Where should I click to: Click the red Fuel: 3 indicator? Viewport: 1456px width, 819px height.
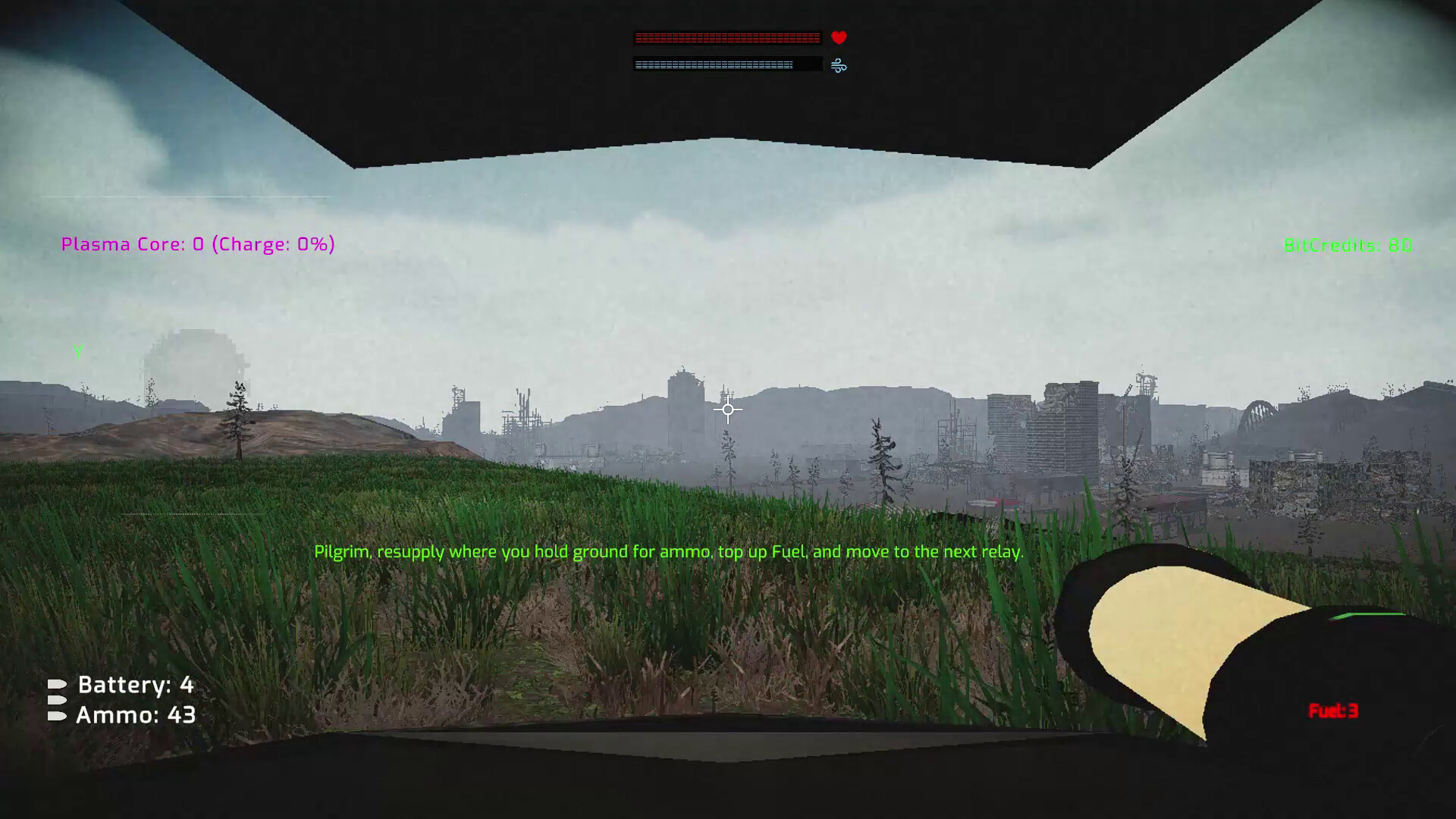click(x=1332, y=711)
